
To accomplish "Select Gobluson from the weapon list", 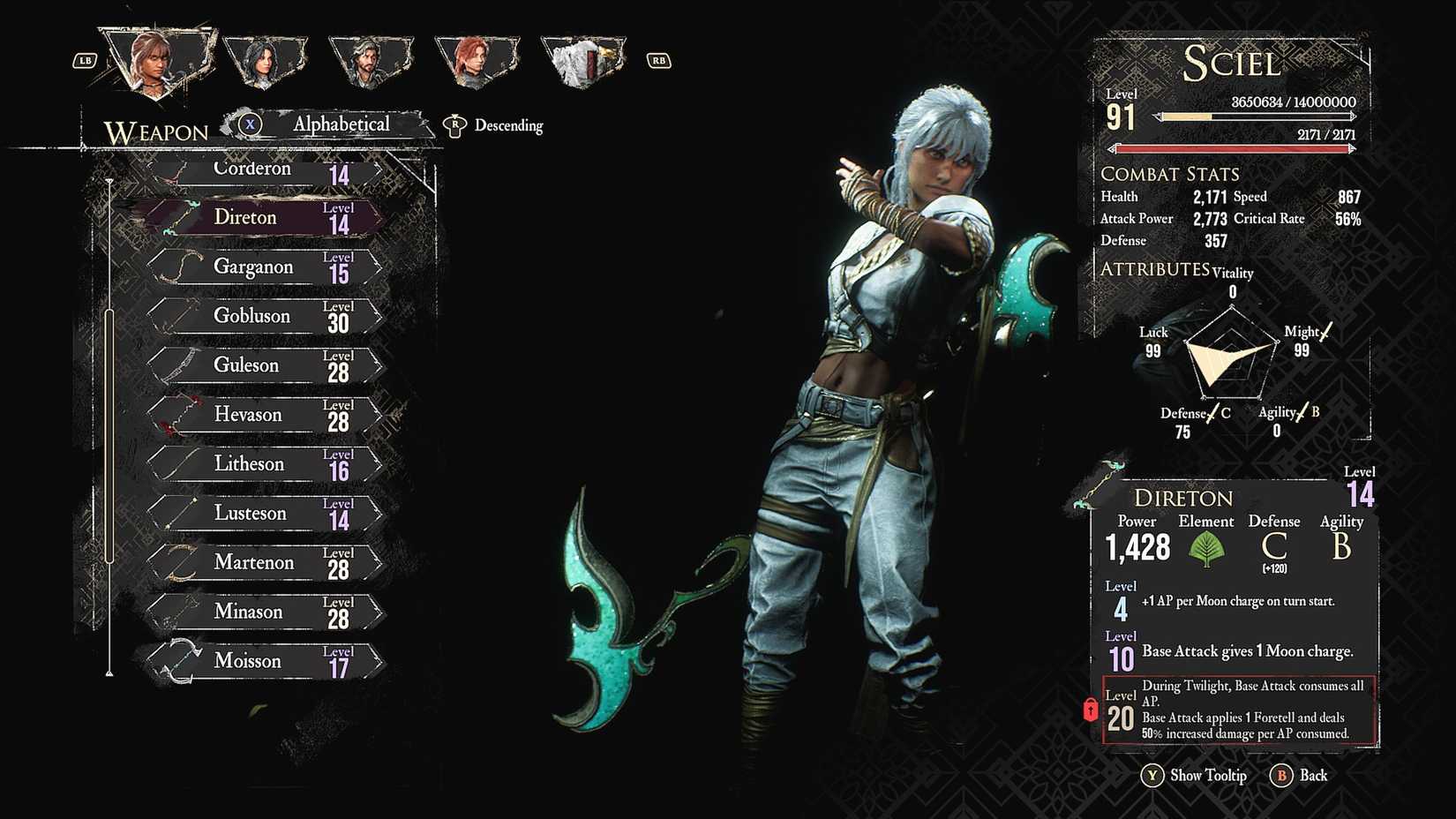I will pyautogui.click(x=265, y=317).
